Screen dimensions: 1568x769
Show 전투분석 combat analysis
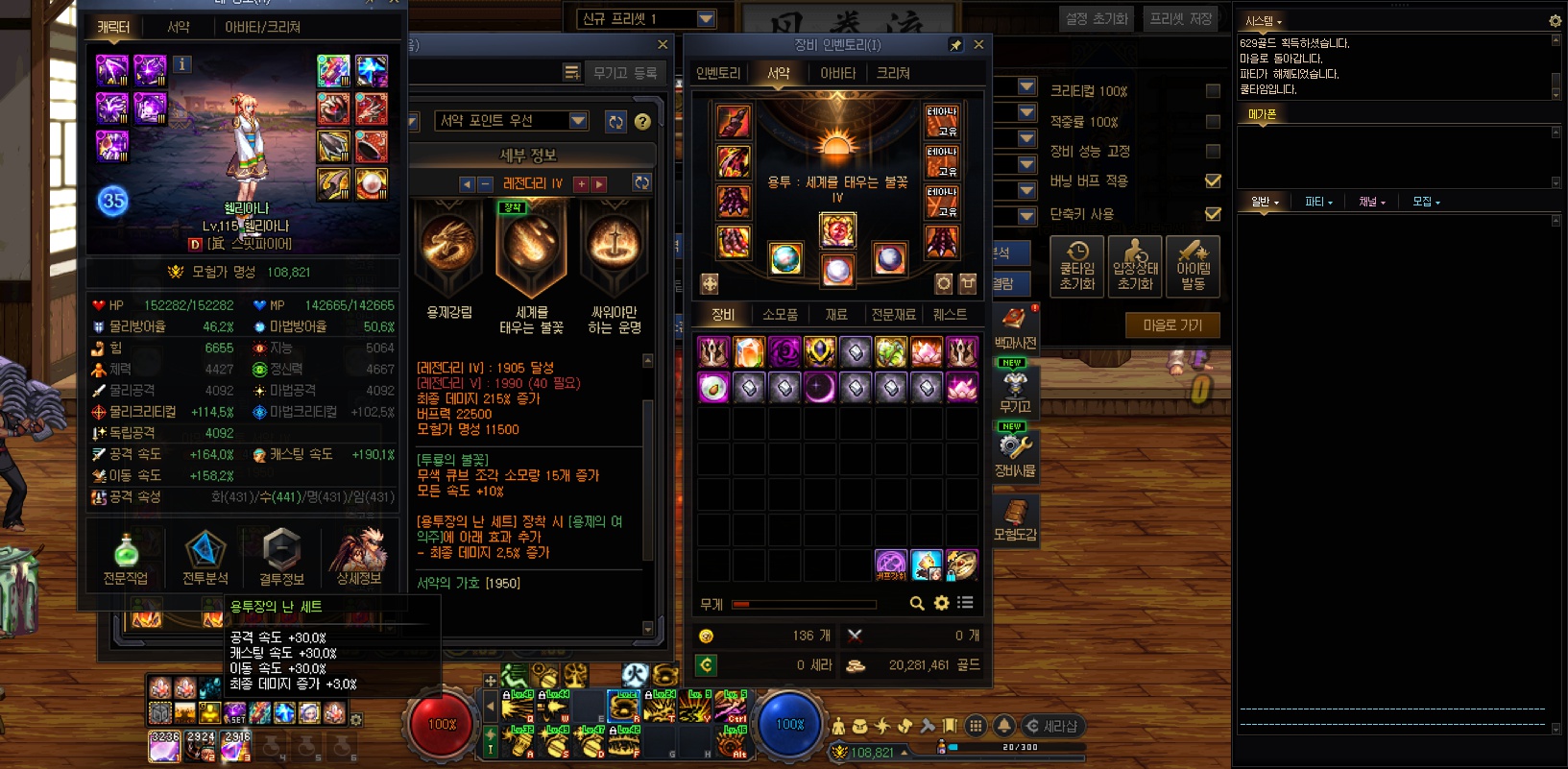coord(205,557)
